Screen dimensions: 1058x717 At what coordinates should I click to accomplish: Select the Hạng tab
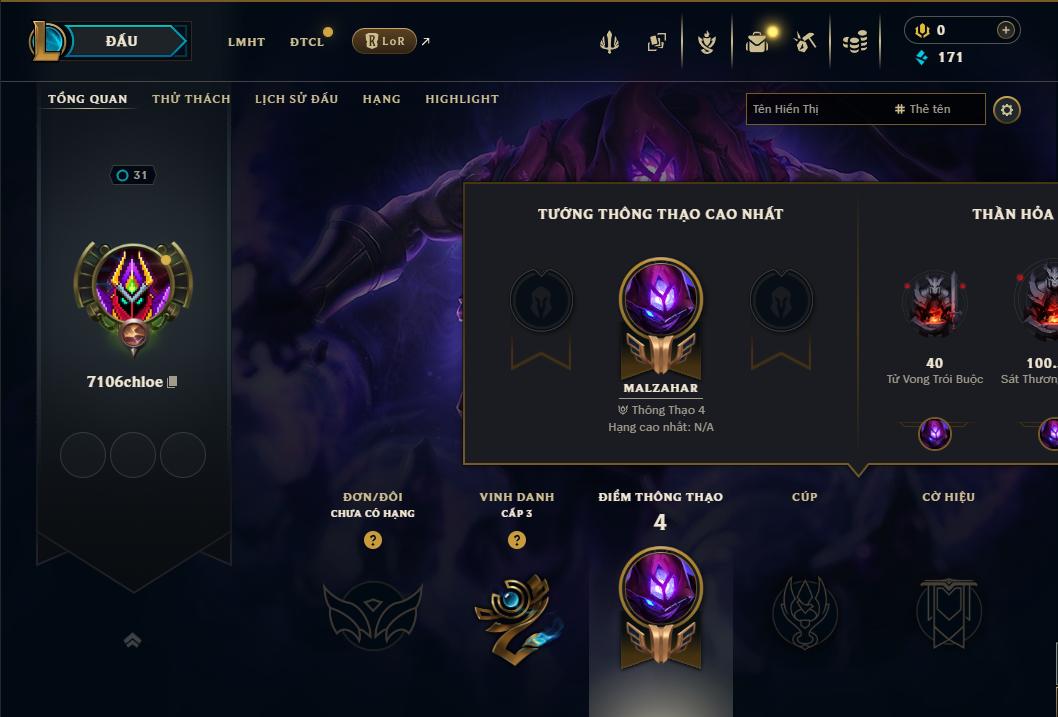point(381,99)
